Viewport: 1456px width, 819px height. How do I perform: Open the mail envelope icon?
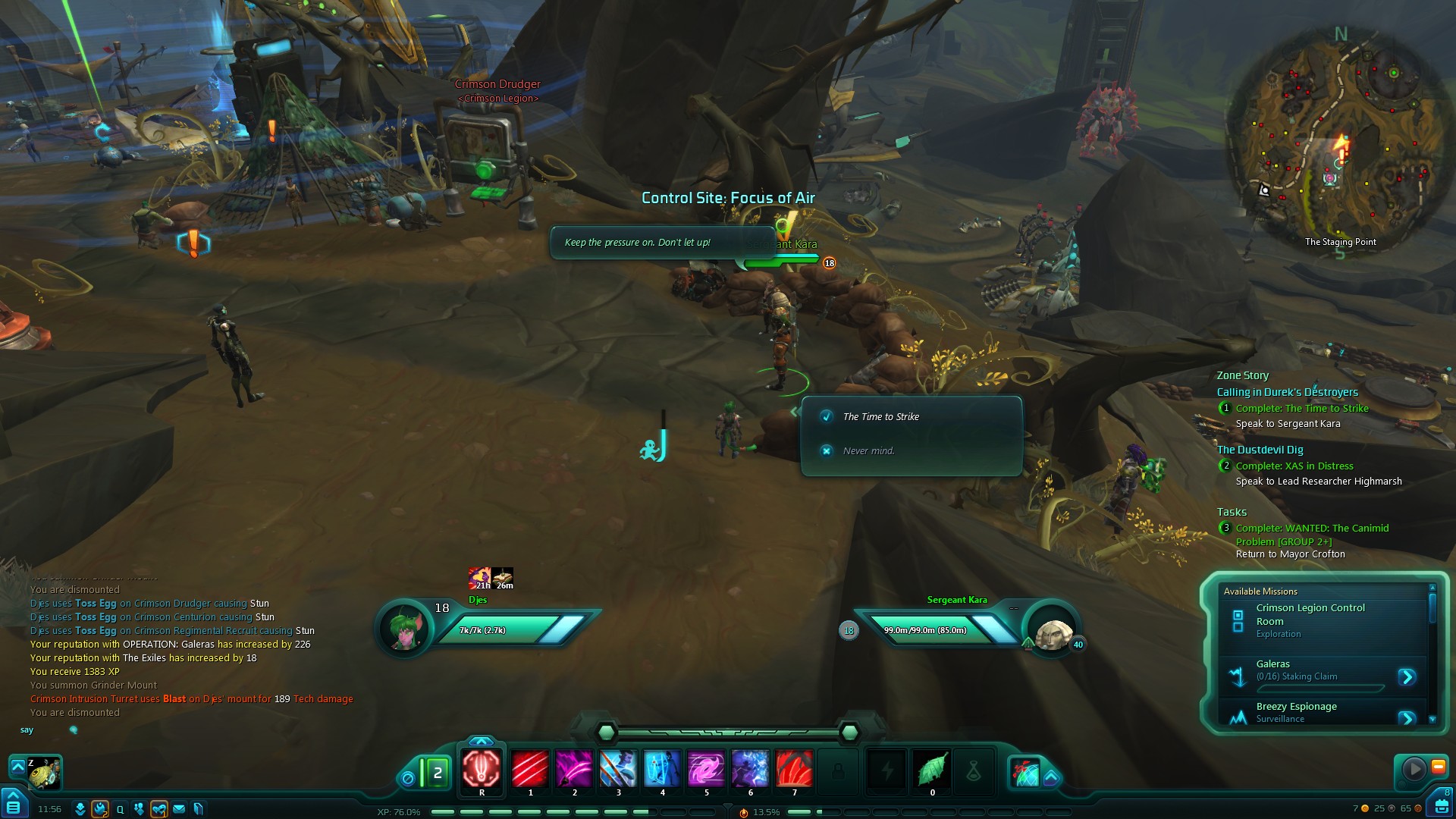tap(179, 809)
